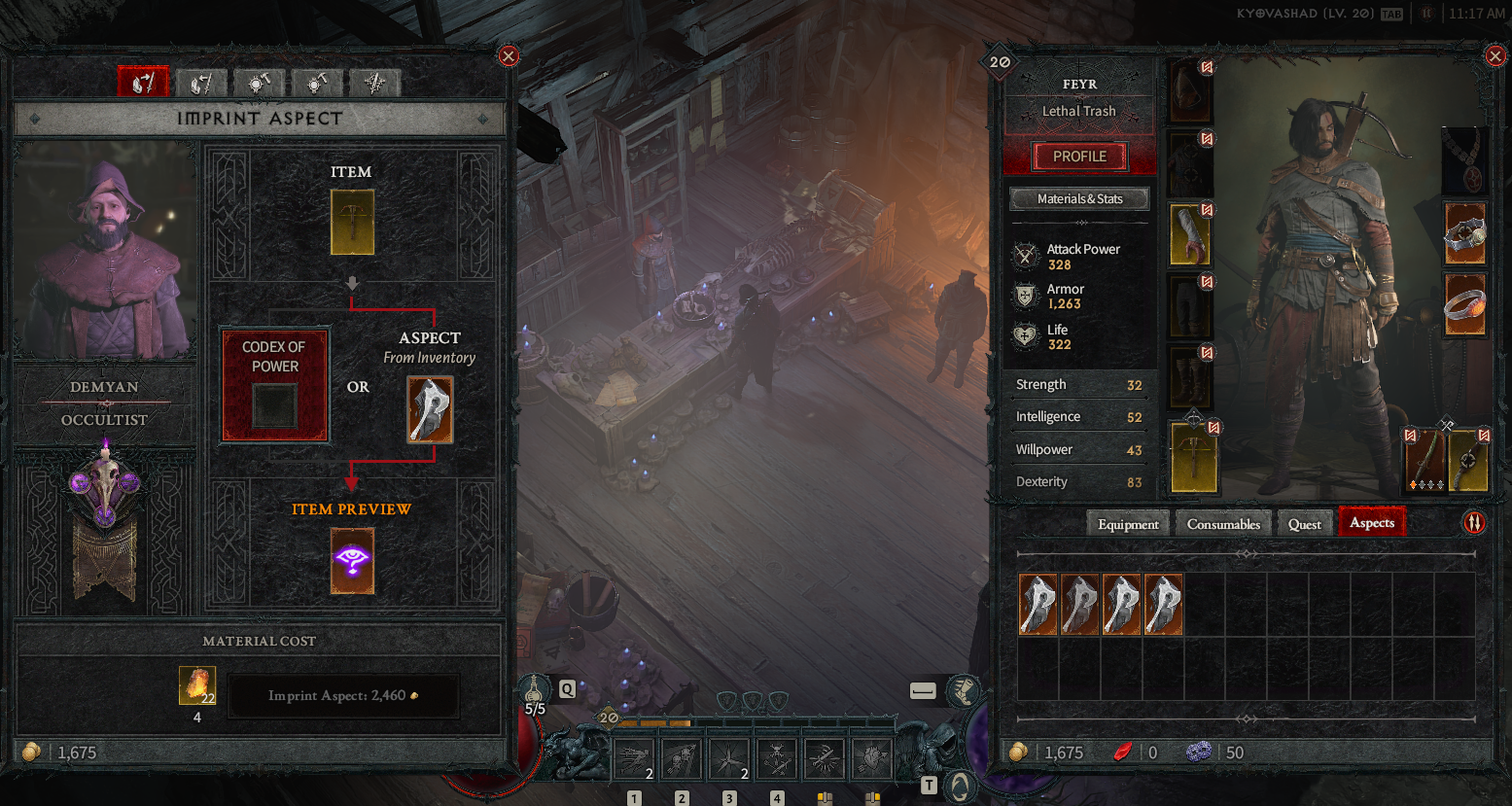Use the healing potion icon
The height and width of the screenshot is (806, 1512).
[x=534, y=690]
